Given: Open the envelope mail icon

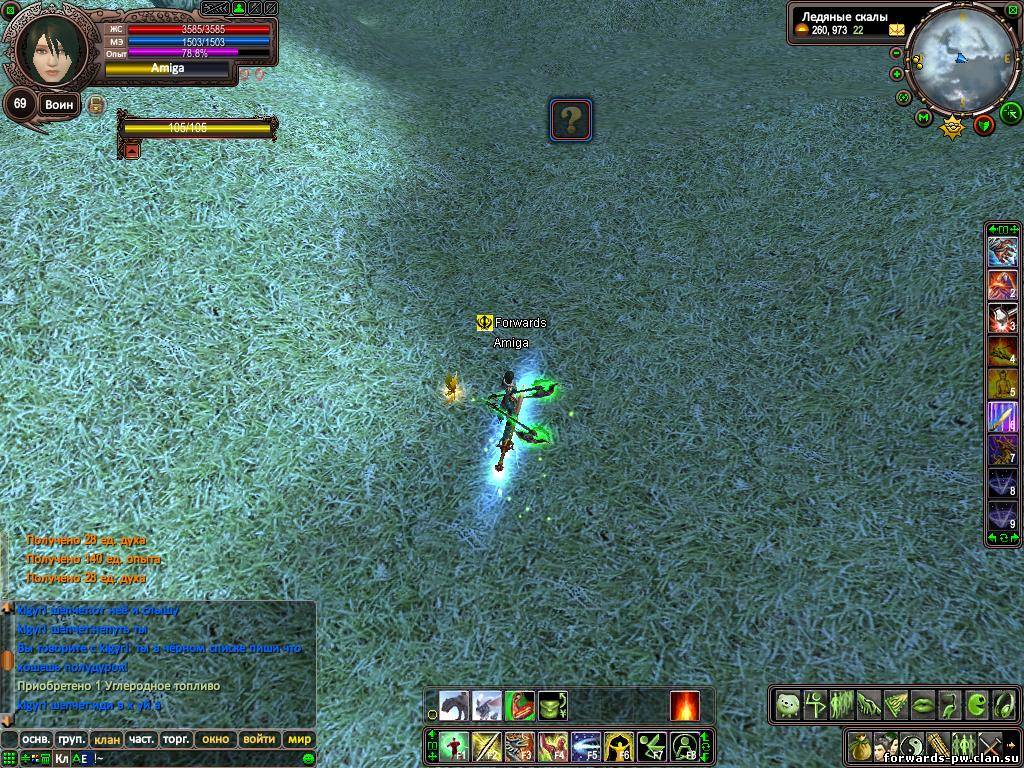Looking at the screenshot, I should pyautogui.click(x=895, y=30).
